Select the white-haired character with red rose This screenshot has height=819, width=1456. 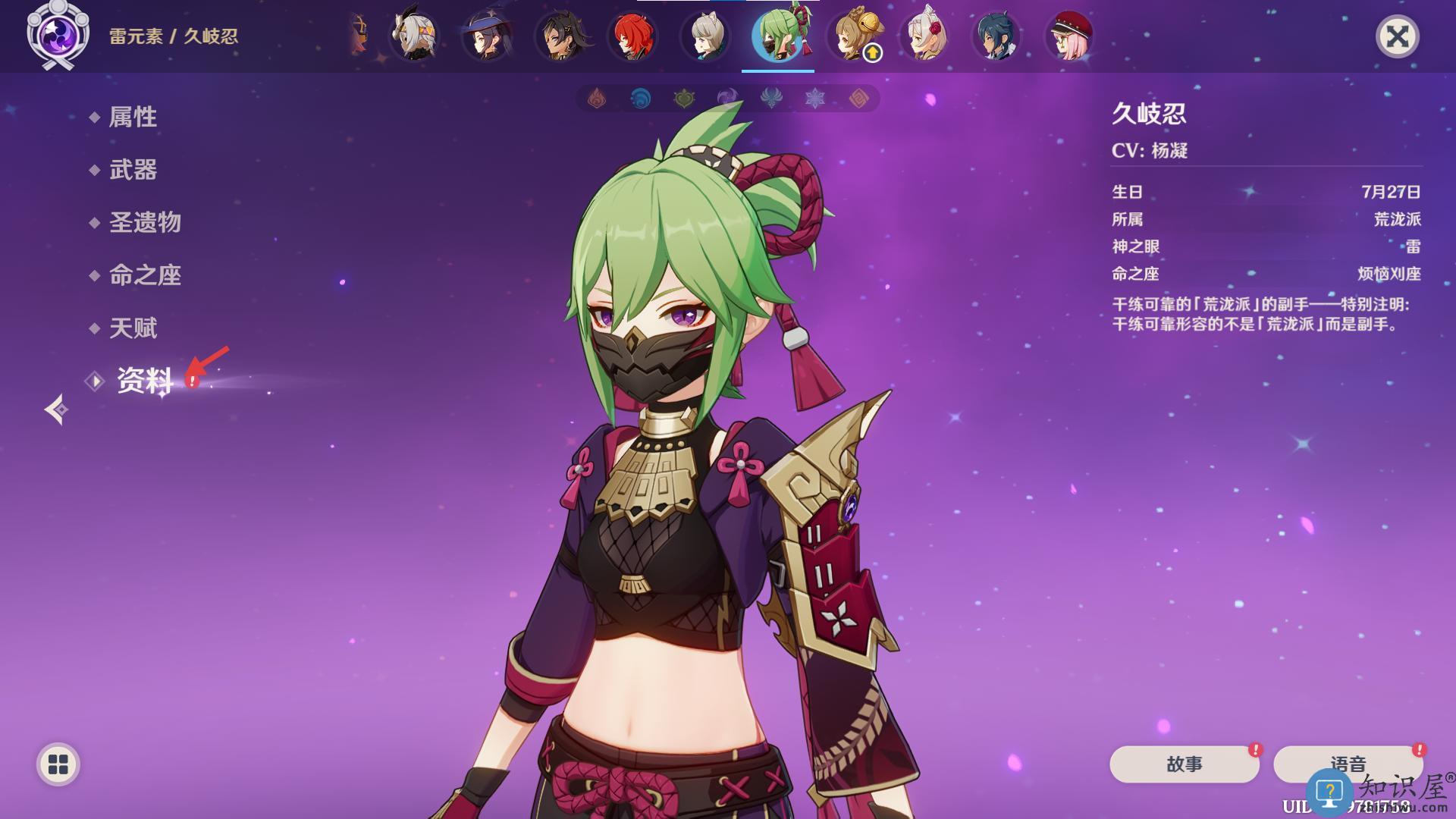923,36
